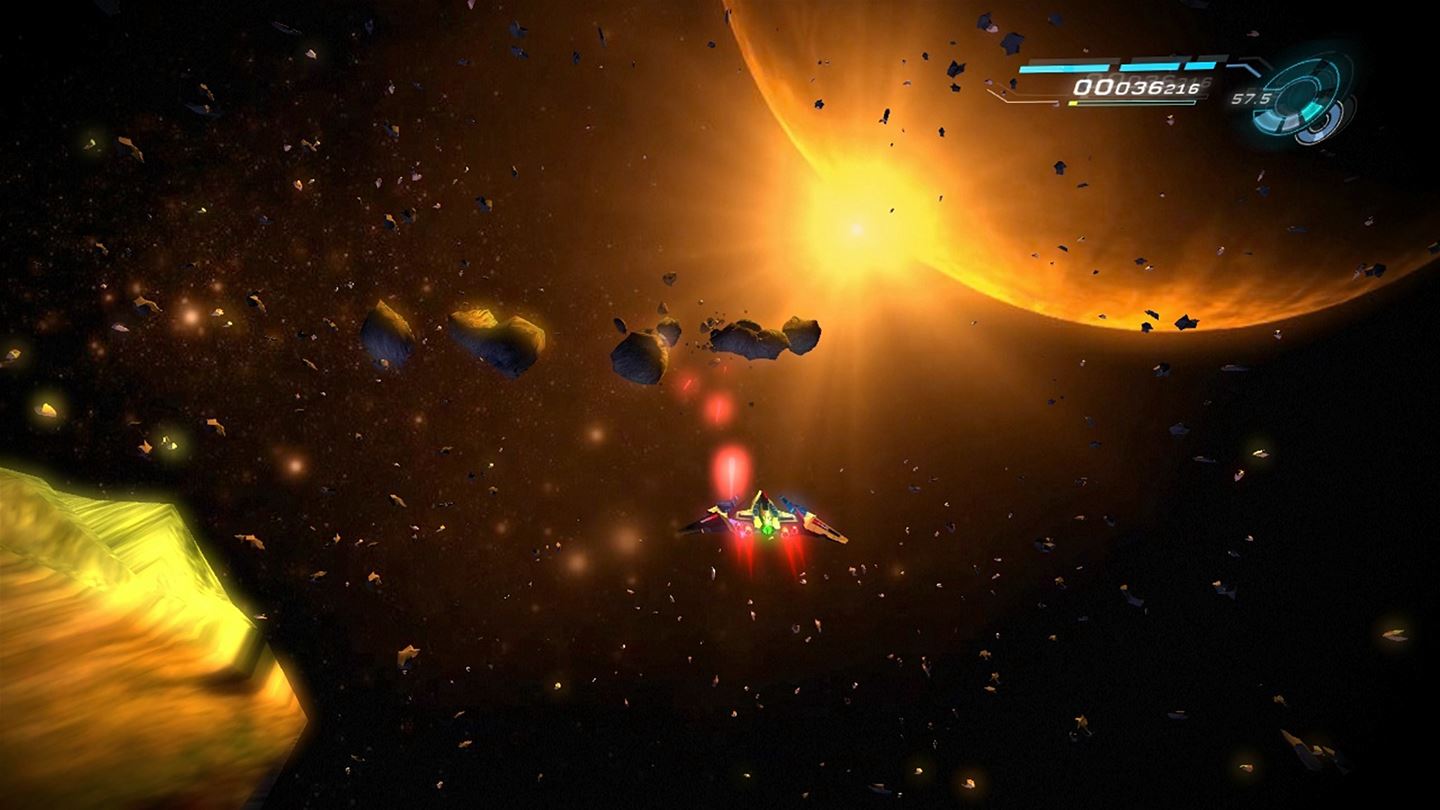Click the 57.5 multiplier value
The height and width of the screenshot is (810, 1440).
coord(1252,98)
